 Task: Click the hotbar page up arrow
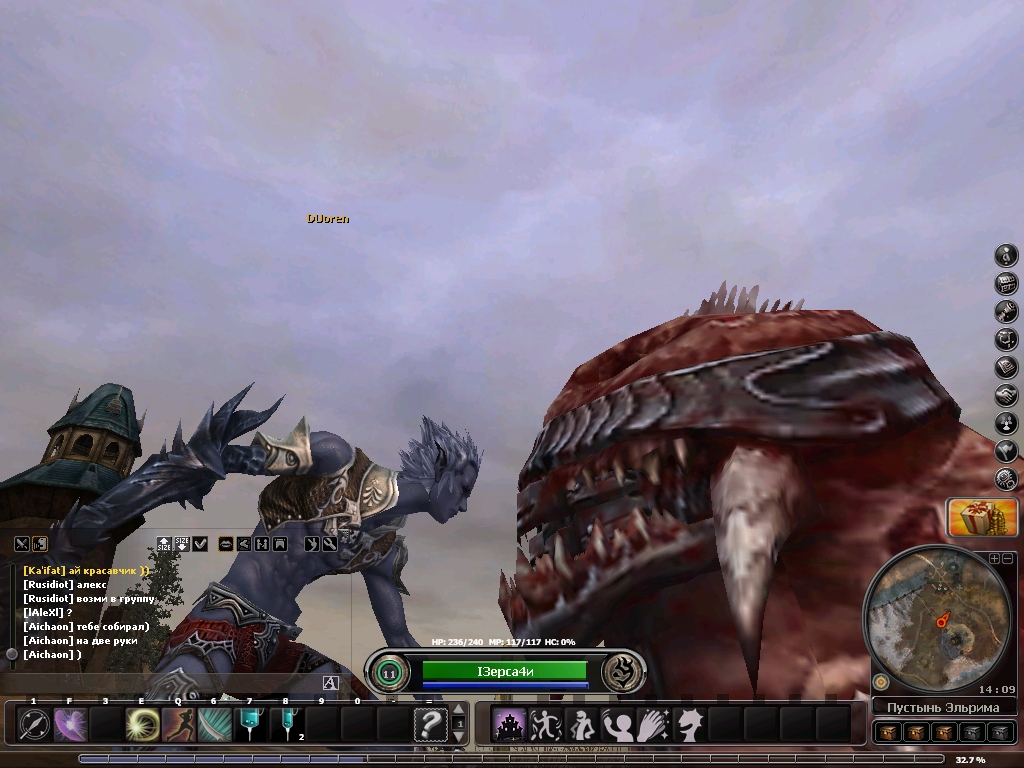click(x=459, y=711)
